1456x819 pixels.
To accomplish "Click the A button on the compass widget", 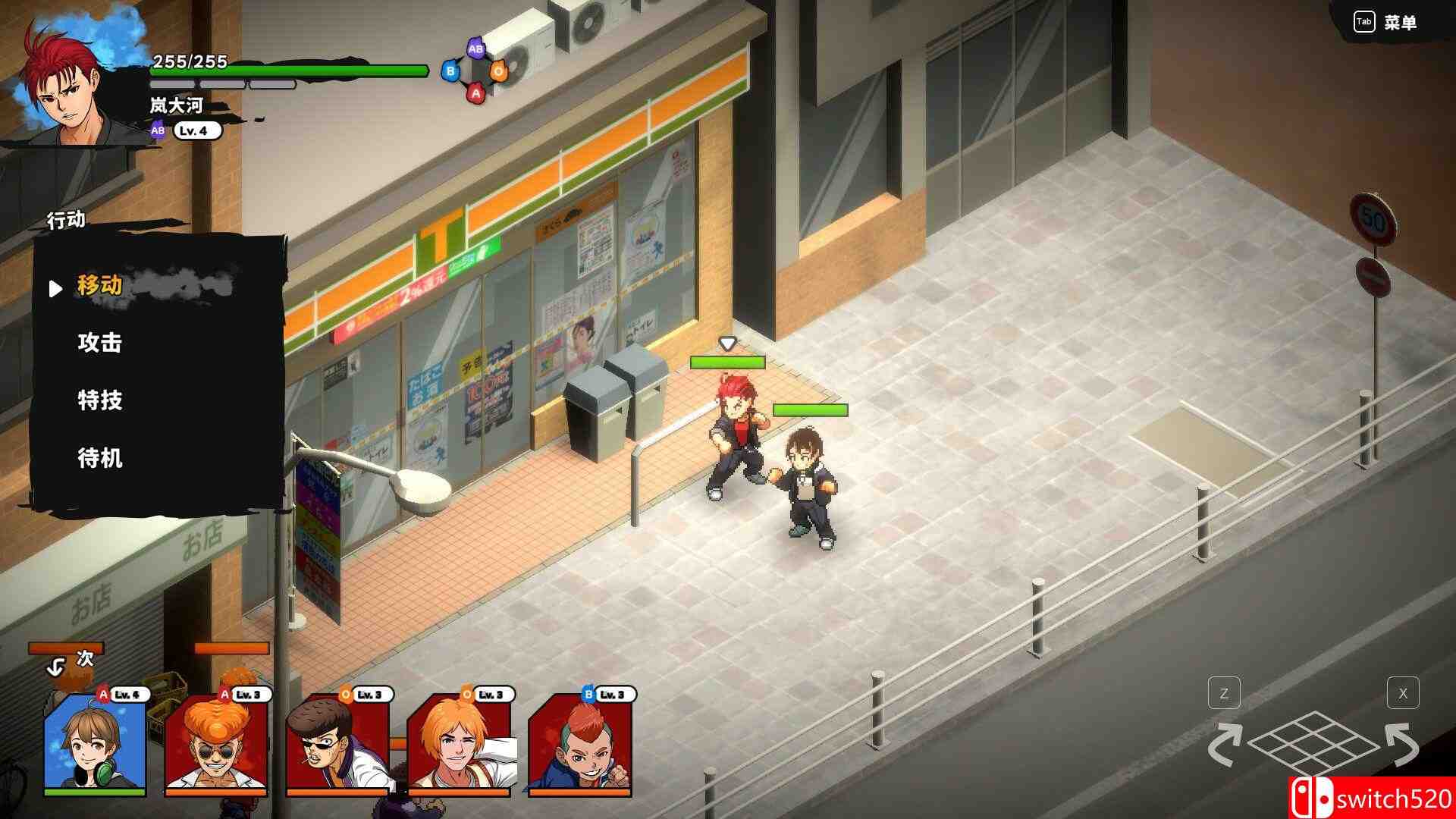I will coord(476,93).
